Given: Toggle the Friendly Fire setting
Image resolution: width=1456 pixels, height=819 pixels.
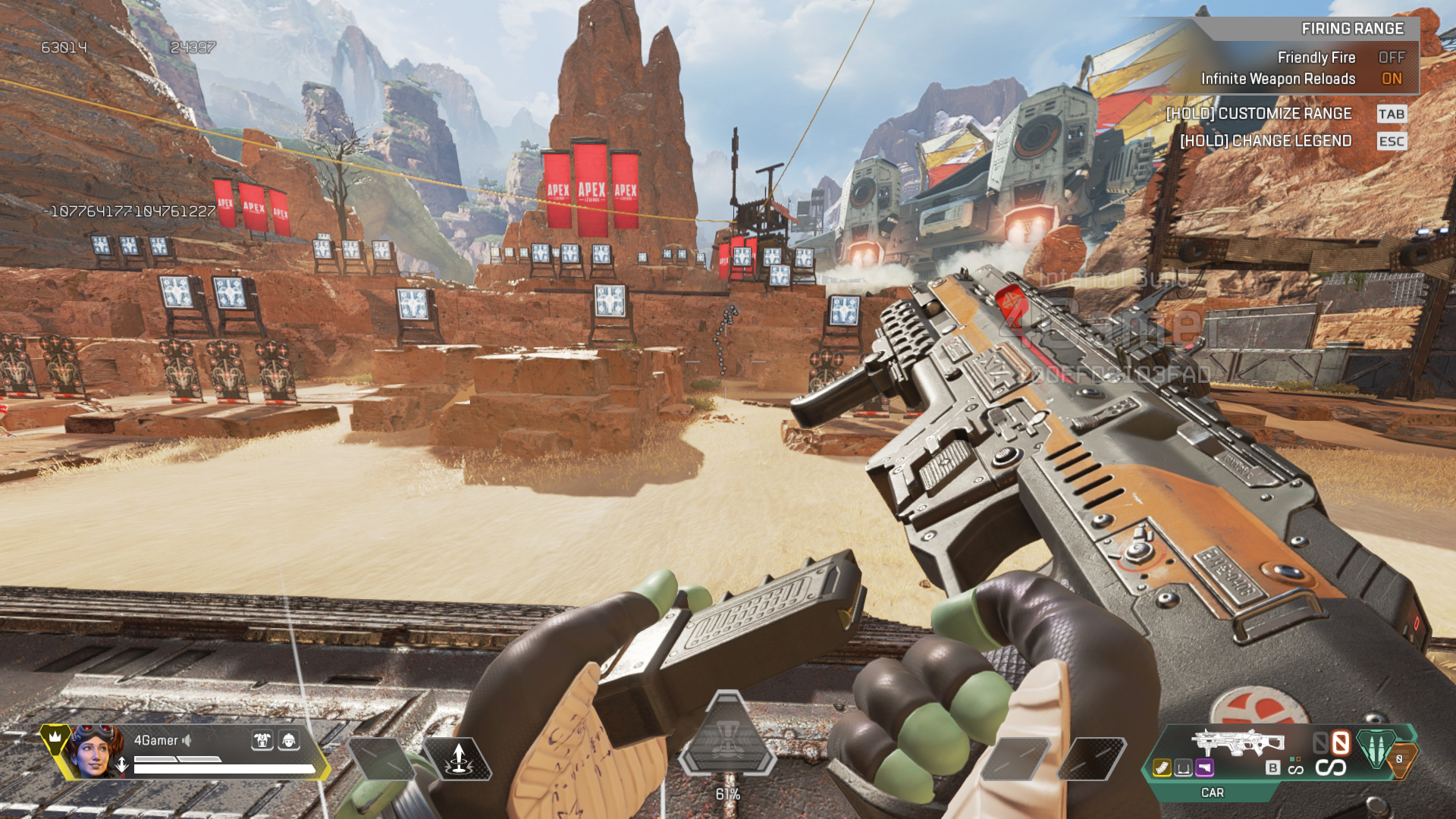Looking at the screenshot, I should [x=1391, y=58].
